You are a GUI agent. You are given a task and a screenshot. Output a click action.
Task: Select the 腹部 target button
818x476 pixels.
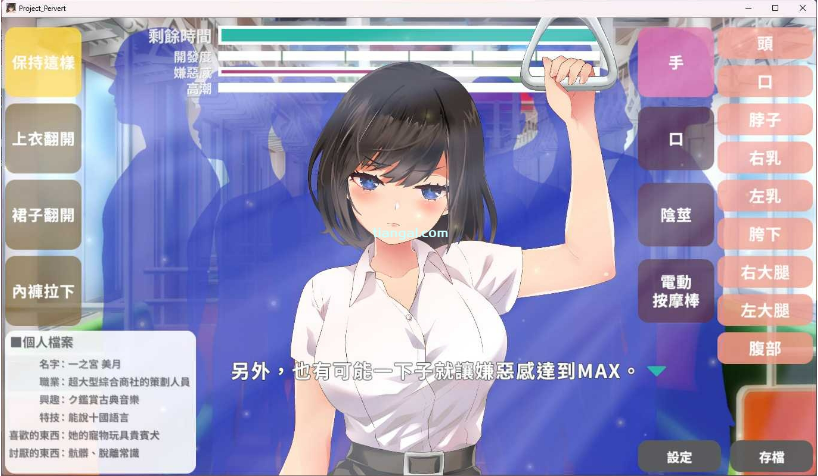pos(765,348)
